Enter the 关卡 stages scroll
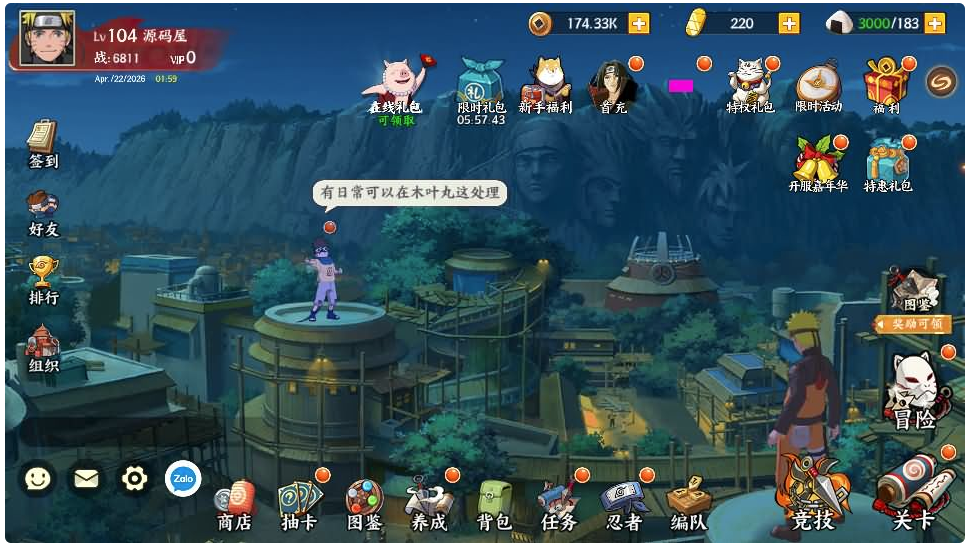966x548 pixels. tap(912, 494)
